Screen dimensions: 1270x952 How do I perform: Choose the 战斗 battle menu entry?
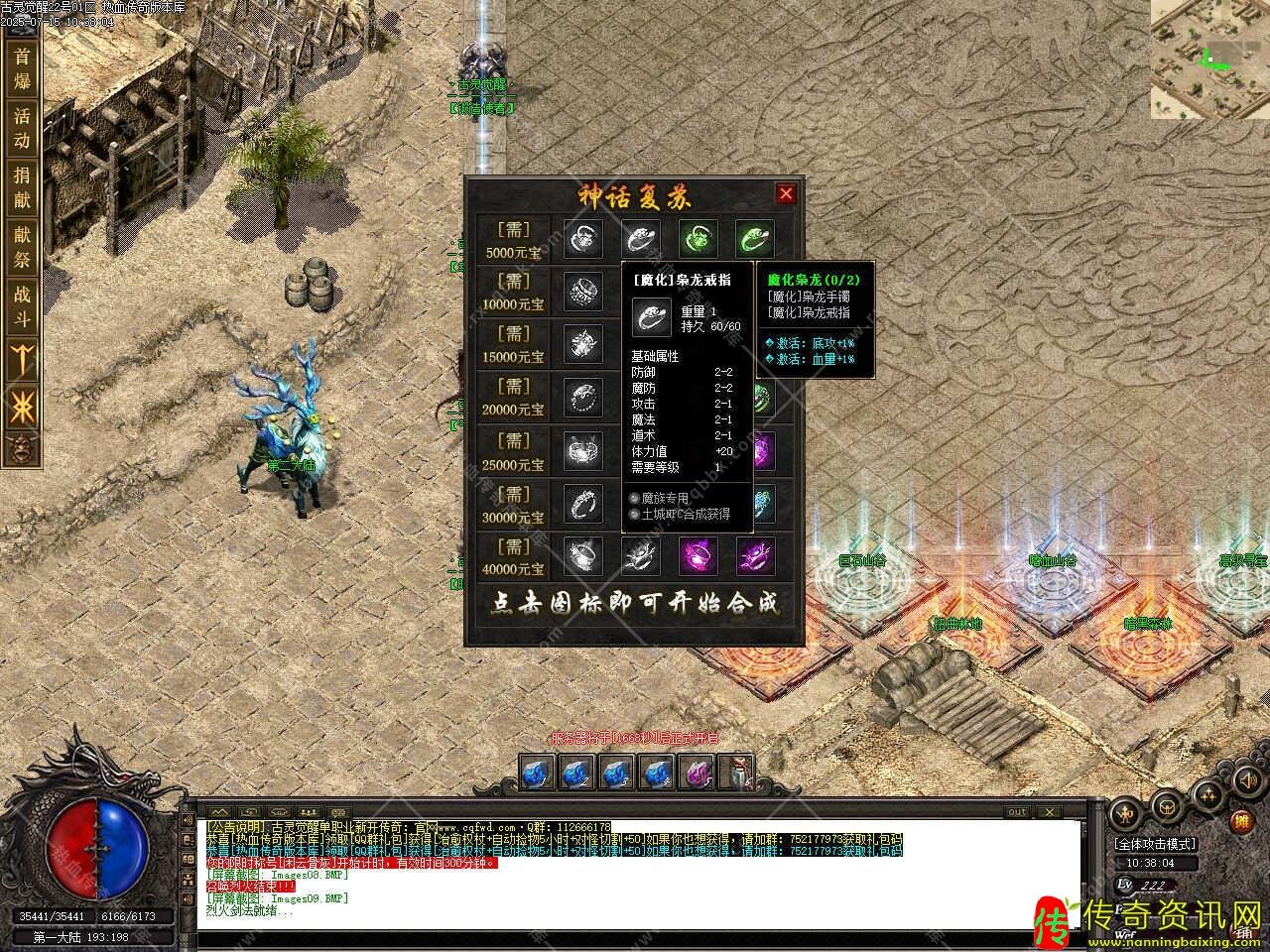tap(22, 306)
